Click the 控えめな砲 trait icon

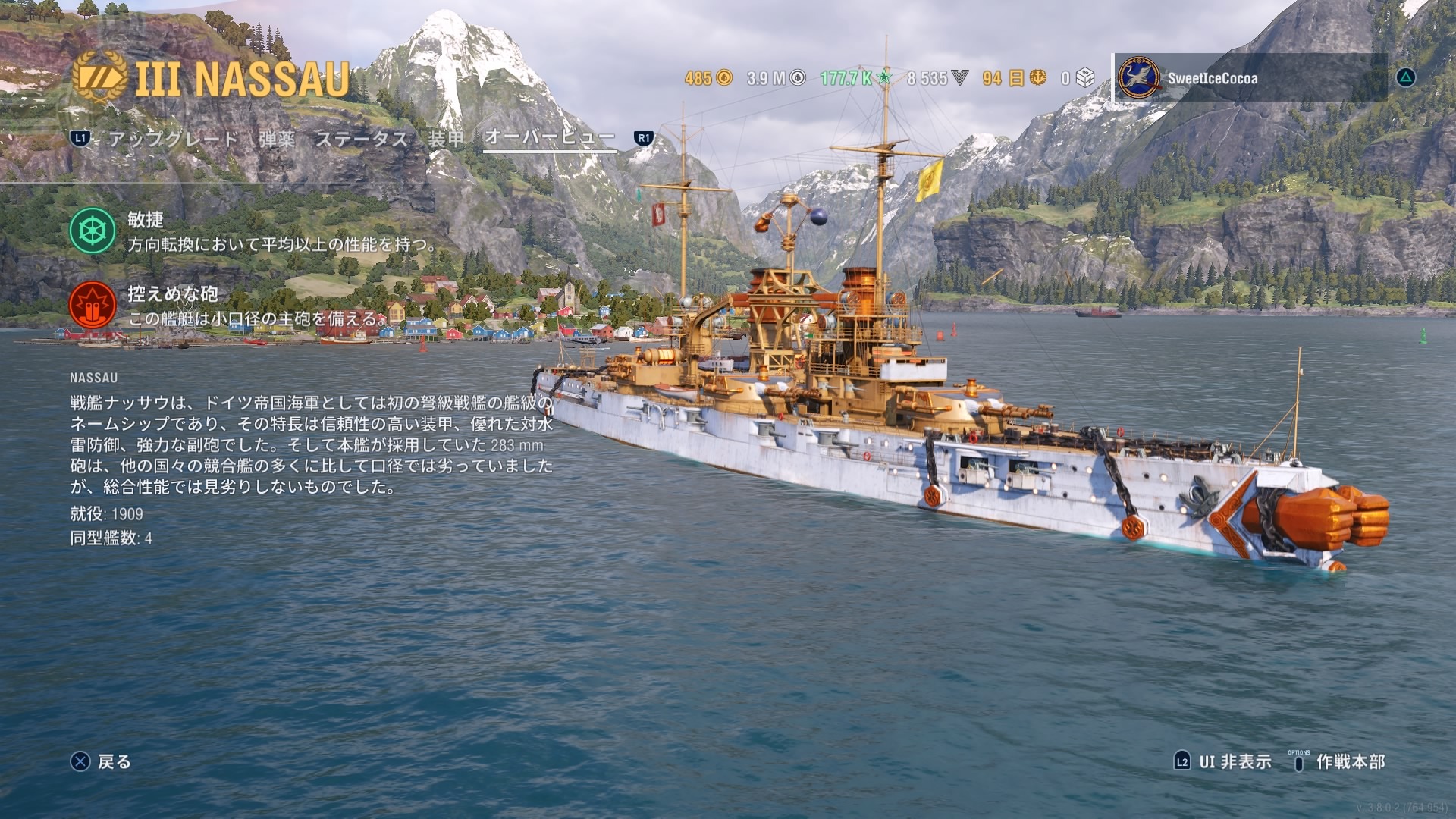point(93,305)
